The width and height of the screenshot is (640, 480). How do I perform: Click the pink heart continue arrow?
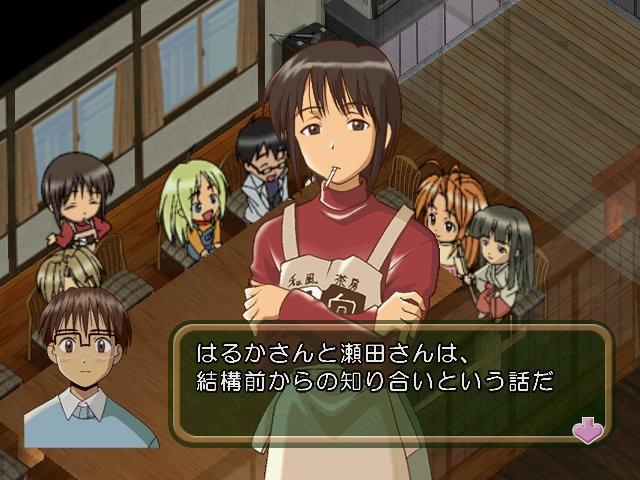coord(586,428)
